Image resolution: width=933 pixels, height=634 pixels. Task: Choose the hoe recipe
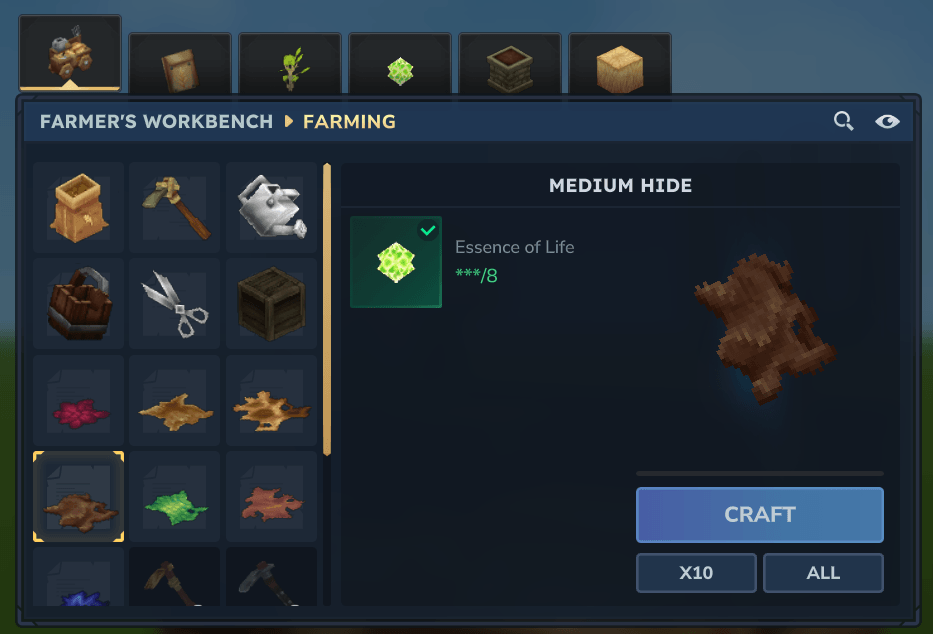(x=175, y=208)
